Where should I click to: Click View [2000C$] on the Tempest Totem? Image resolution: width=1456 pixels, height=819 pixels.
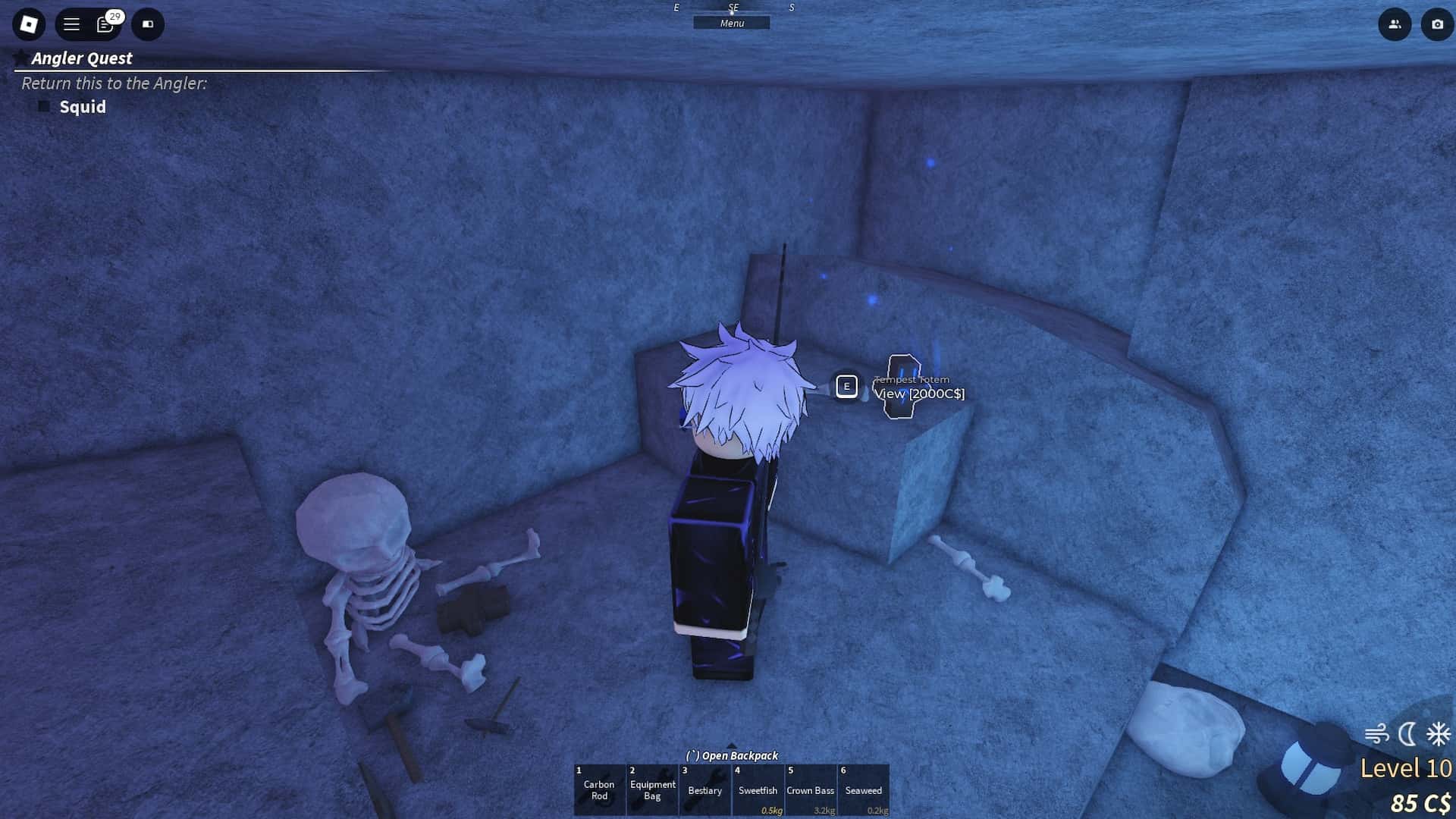pos(919,394)
